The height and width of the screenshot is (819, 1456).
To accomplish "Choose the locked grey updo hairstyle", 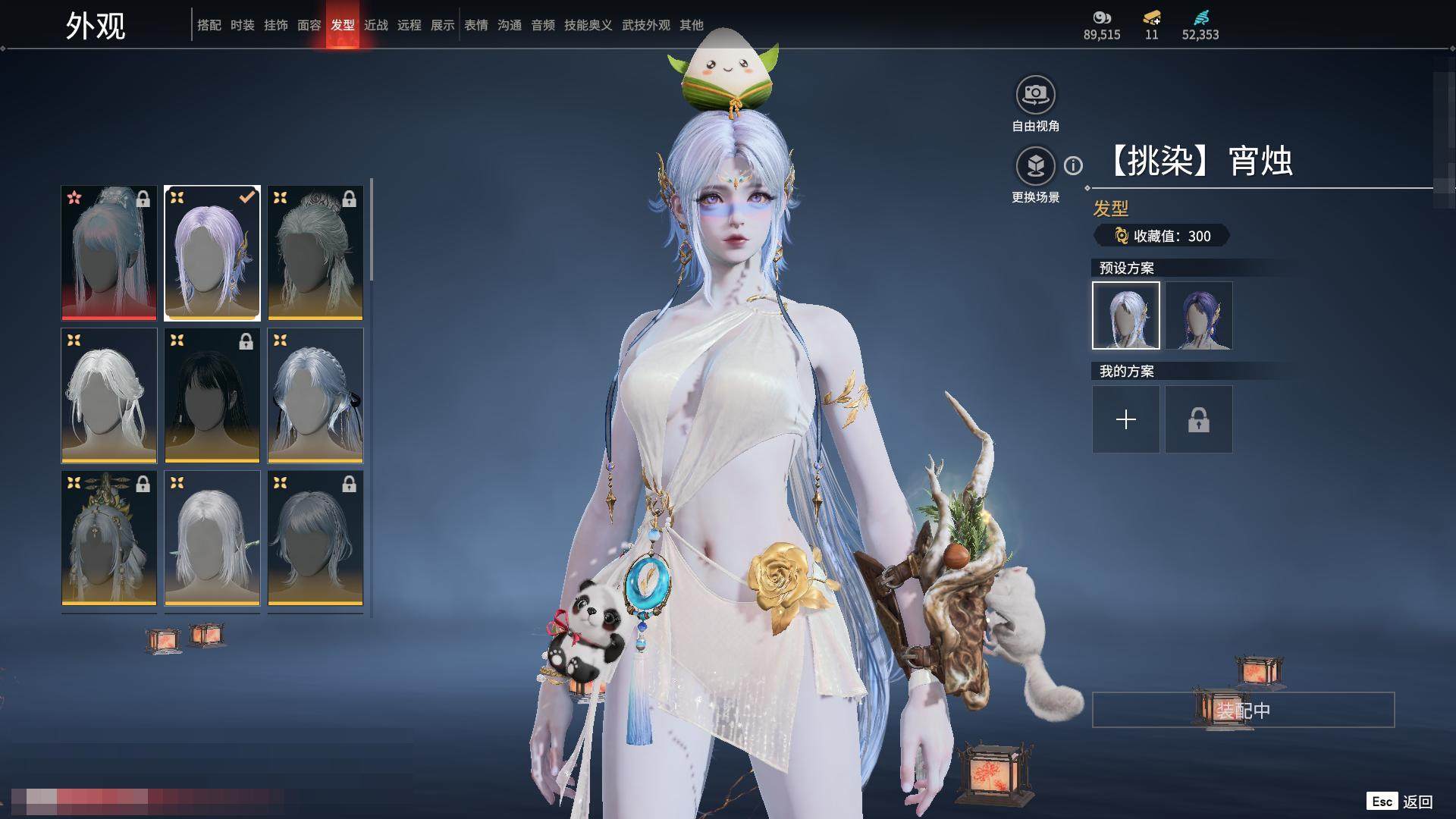I will [315, 253].
